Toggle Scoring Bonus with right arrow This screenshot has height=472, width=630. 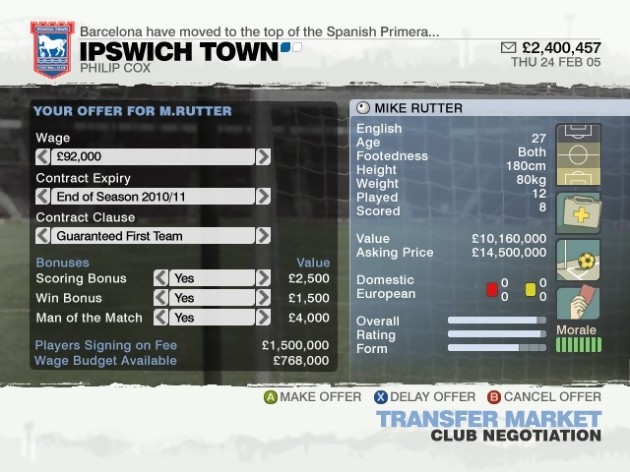tap(263, 278)
